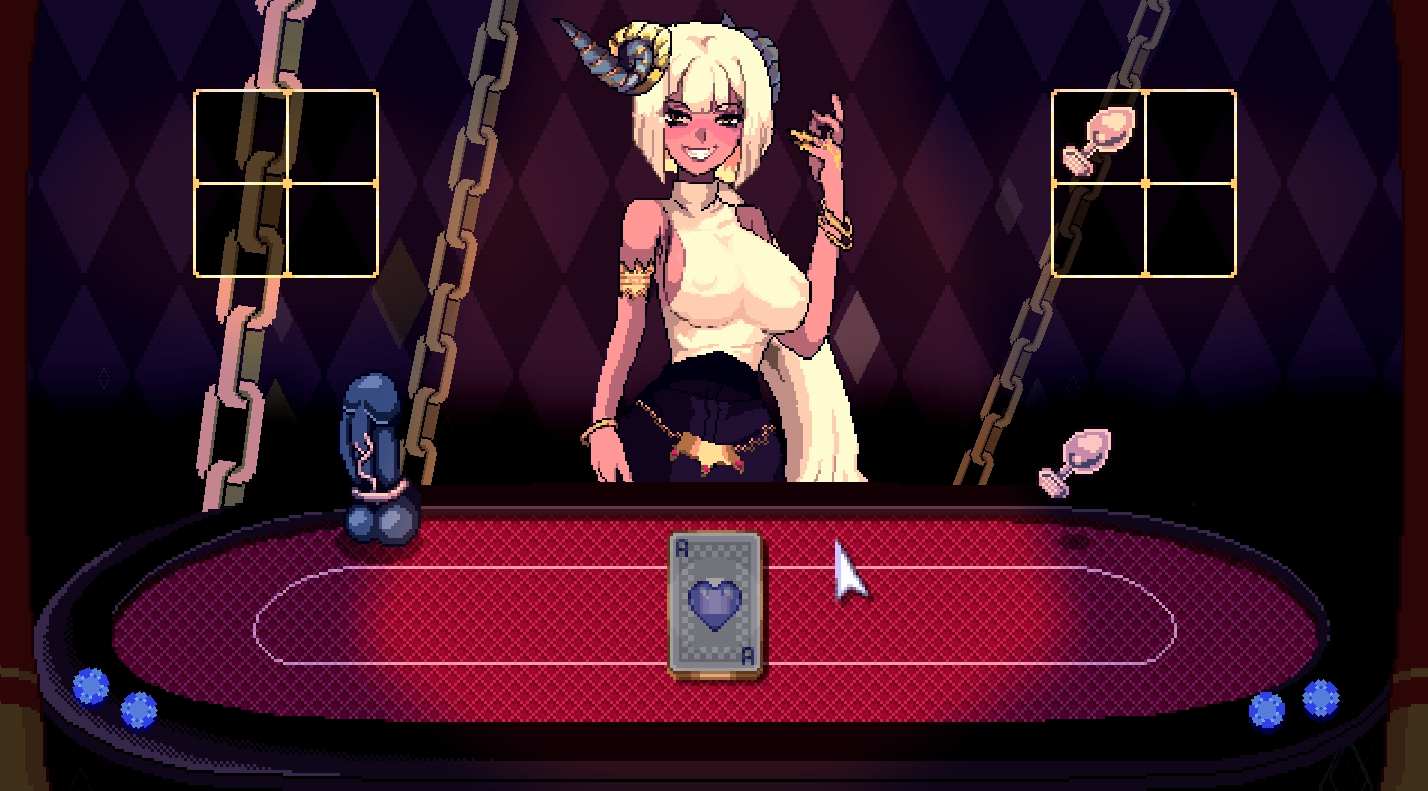The height and width of the screenshot is (791, 1428).
Task: Click the top-left slot of the left grid
Action: (x=240, y=137)
